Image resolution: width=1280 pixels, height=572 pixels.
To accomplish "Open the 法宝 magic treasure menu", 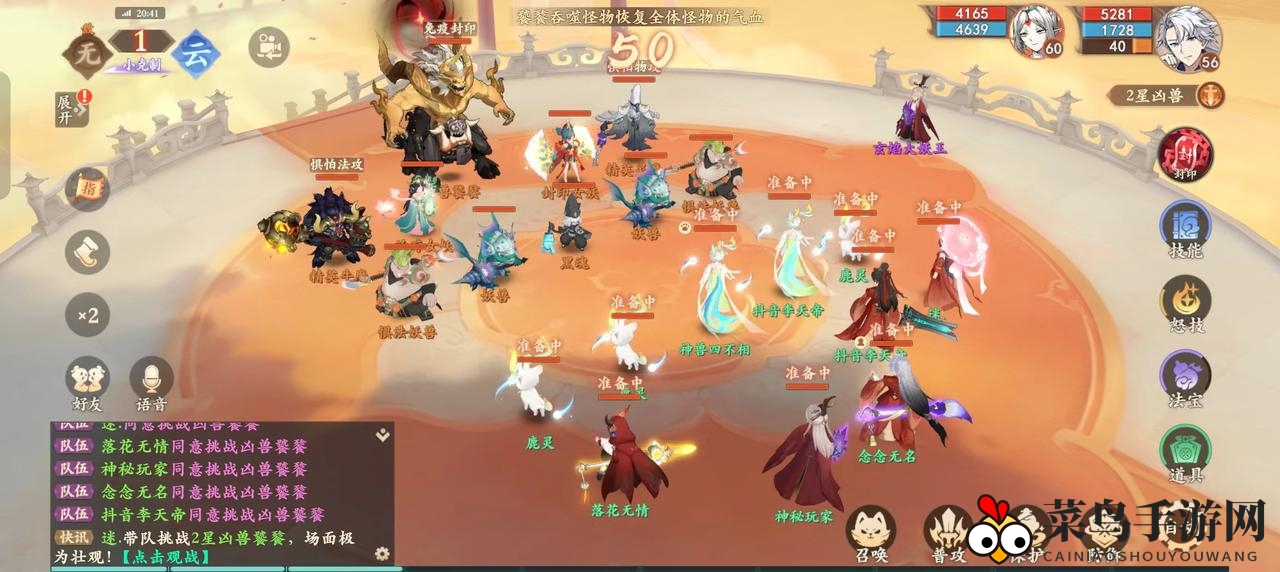I will [1185, 378].
